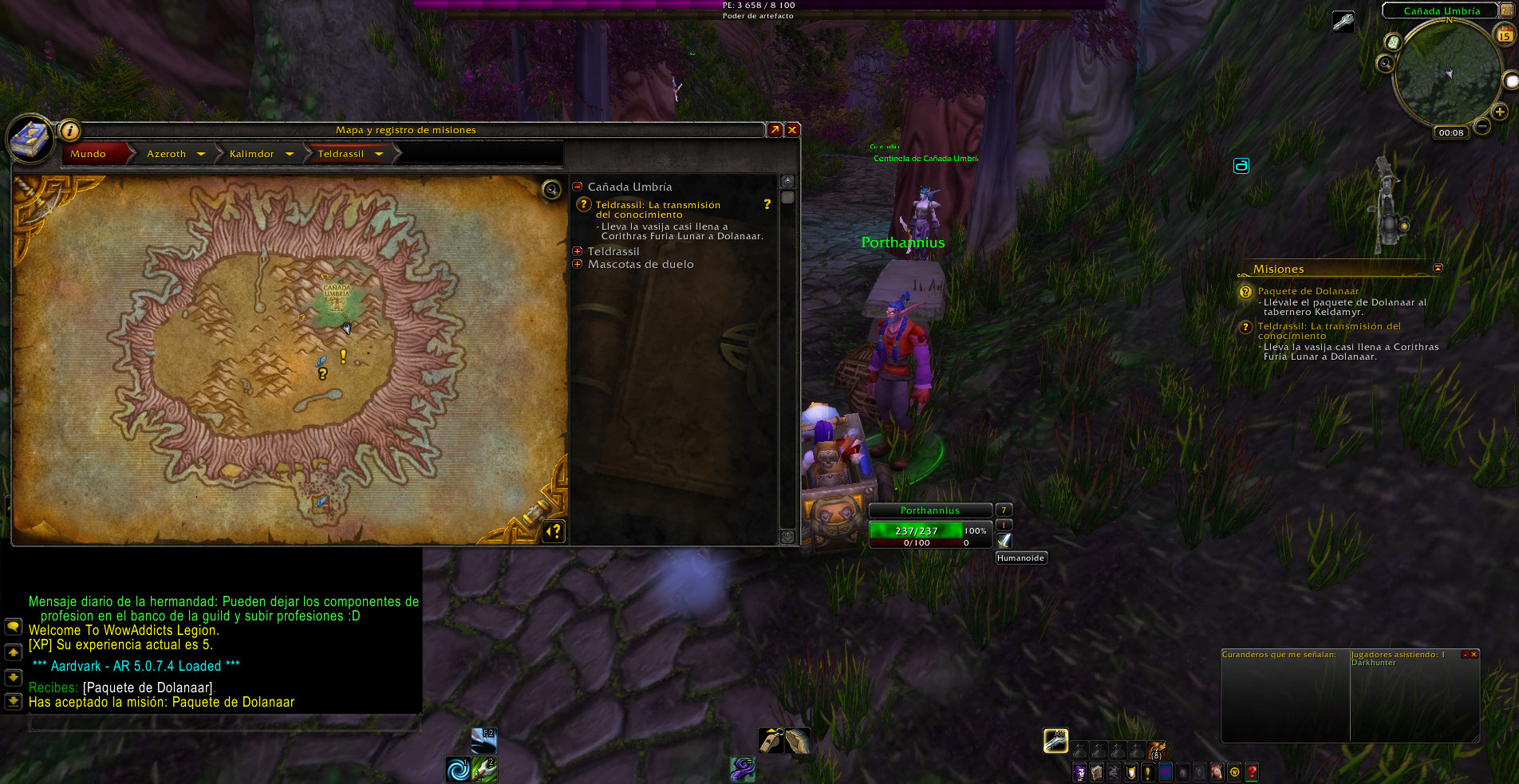Select the Mundo breadcrumb button
Image resolution: width=1519 pixels, height=784 pixels.
pos(88,154)
